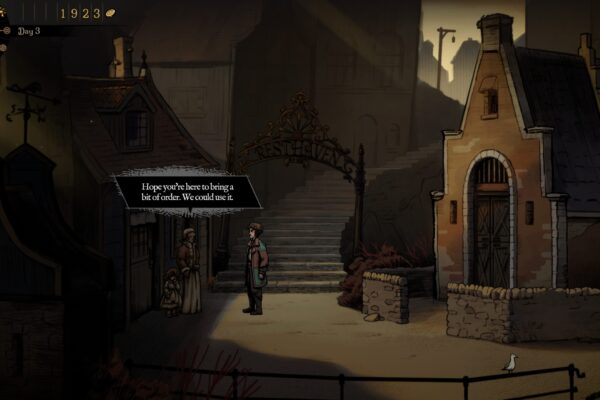The height and width of the screenshot is (400, 600).
Task: Advance the "Hope you're here" dialogue bubble
Action: coord(187,190)
